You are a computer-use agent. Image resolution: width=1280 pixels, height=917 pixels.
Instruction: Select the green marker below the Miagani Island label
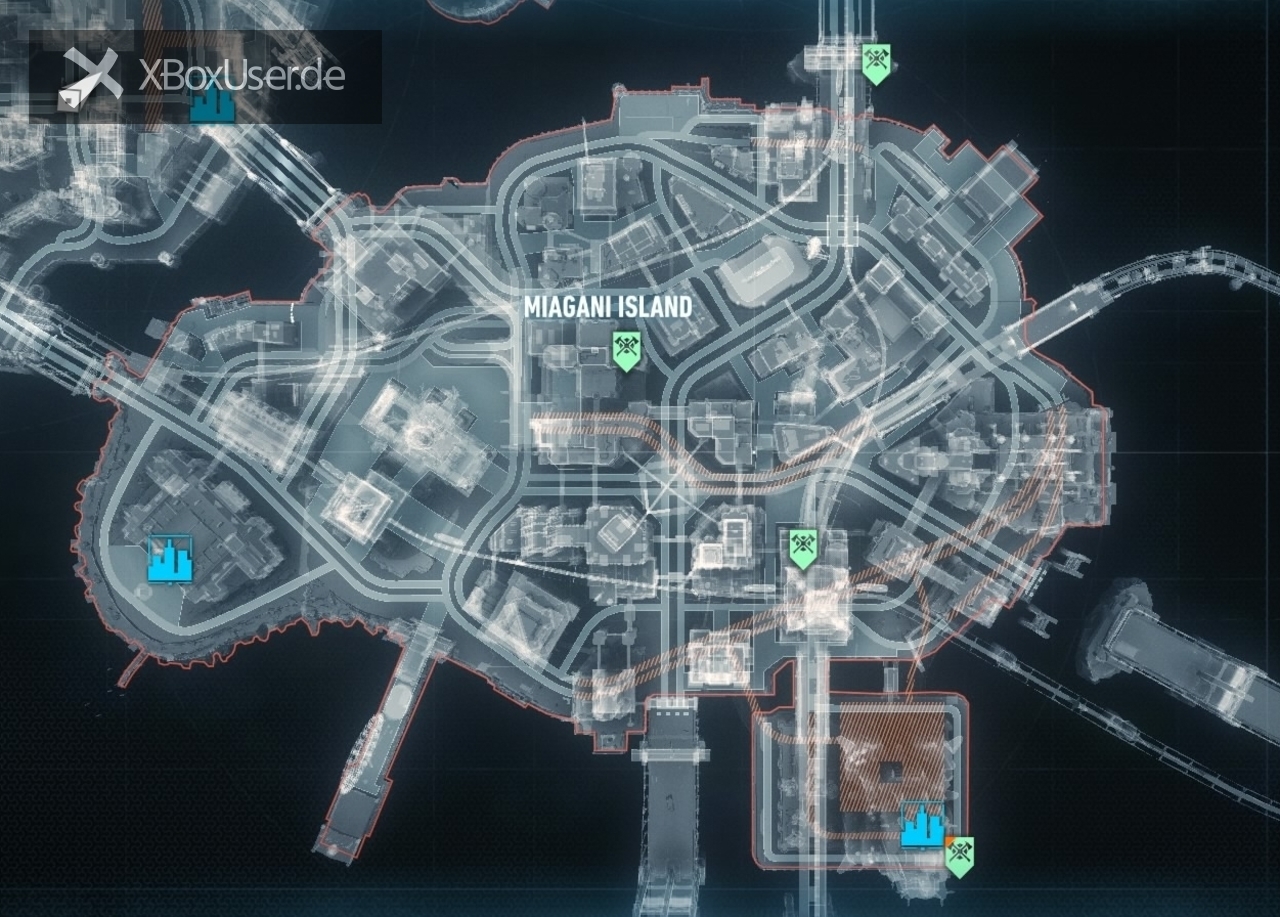click(x=626, y=351)
